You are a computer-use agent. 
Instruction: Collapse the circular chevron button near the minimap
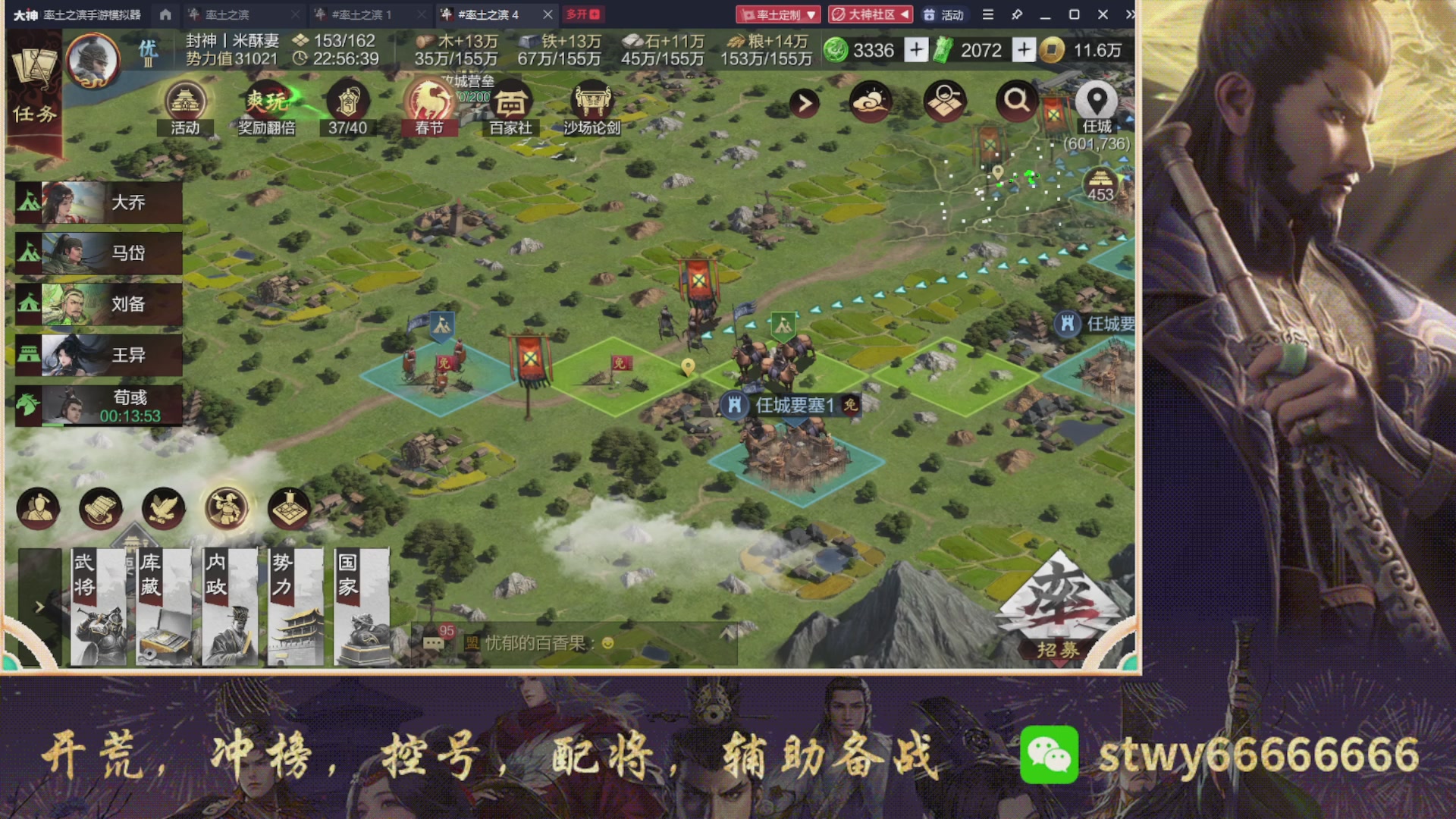[x=804, y=102]
